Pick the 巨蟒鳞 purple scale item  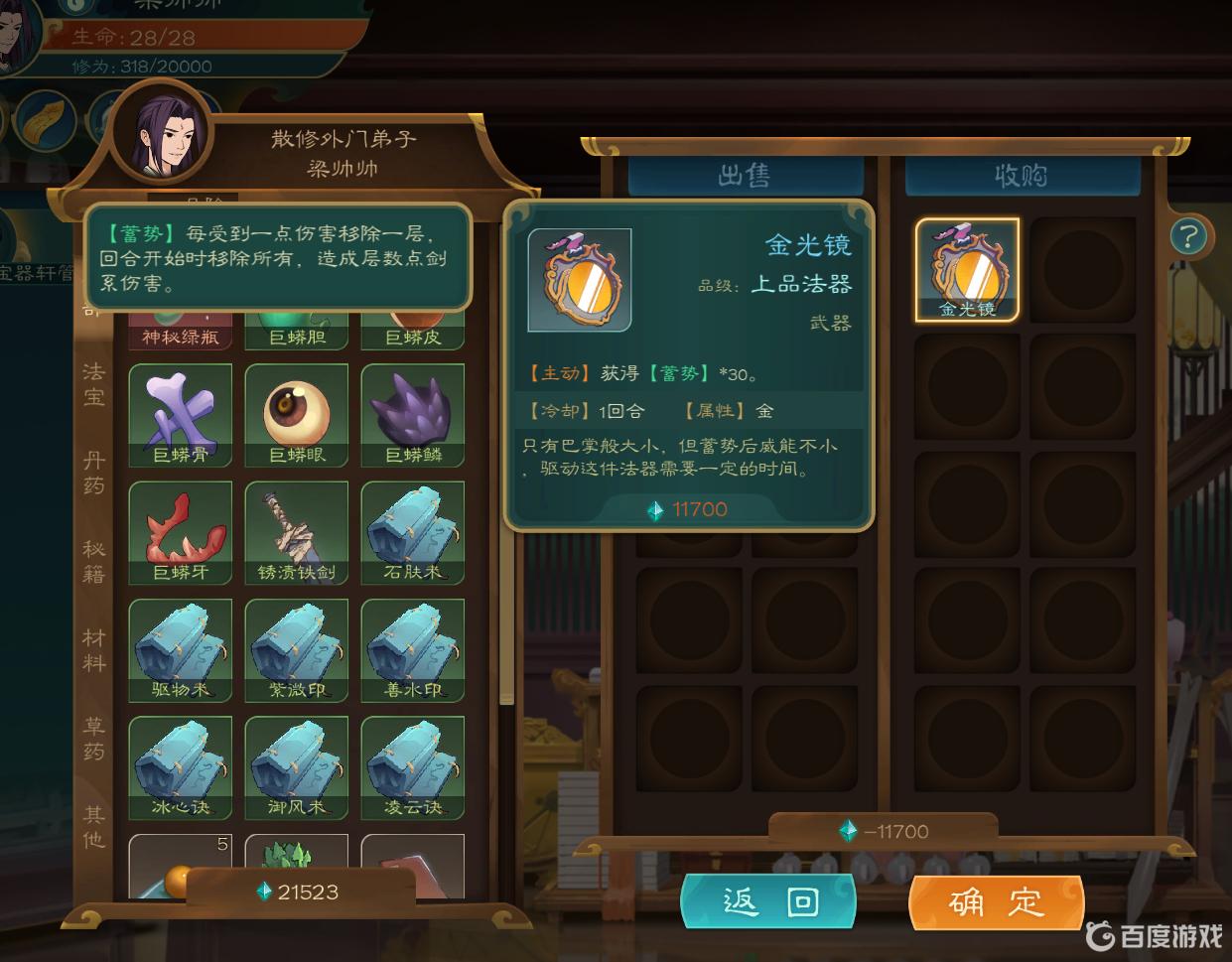tap(413, 415)
